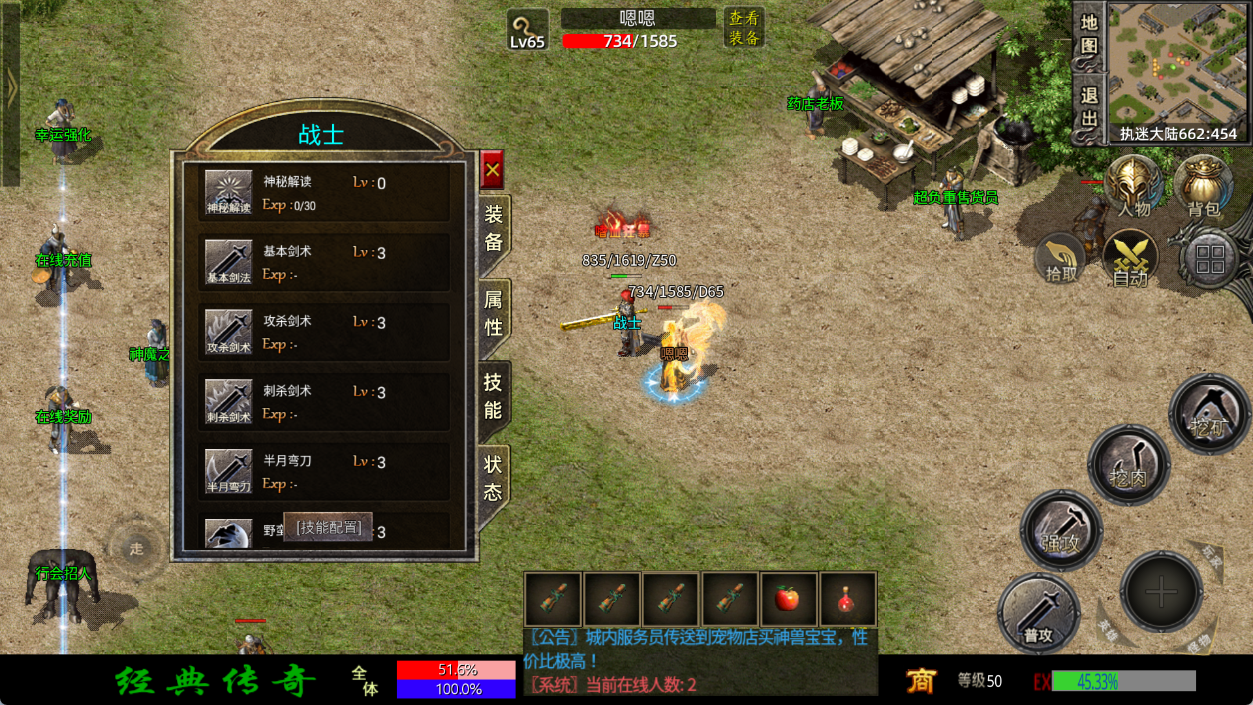This screenshot has height=705, width=1253.
Task: Toggle 自动 auto-combat
Action: (x=1131, y=259)
